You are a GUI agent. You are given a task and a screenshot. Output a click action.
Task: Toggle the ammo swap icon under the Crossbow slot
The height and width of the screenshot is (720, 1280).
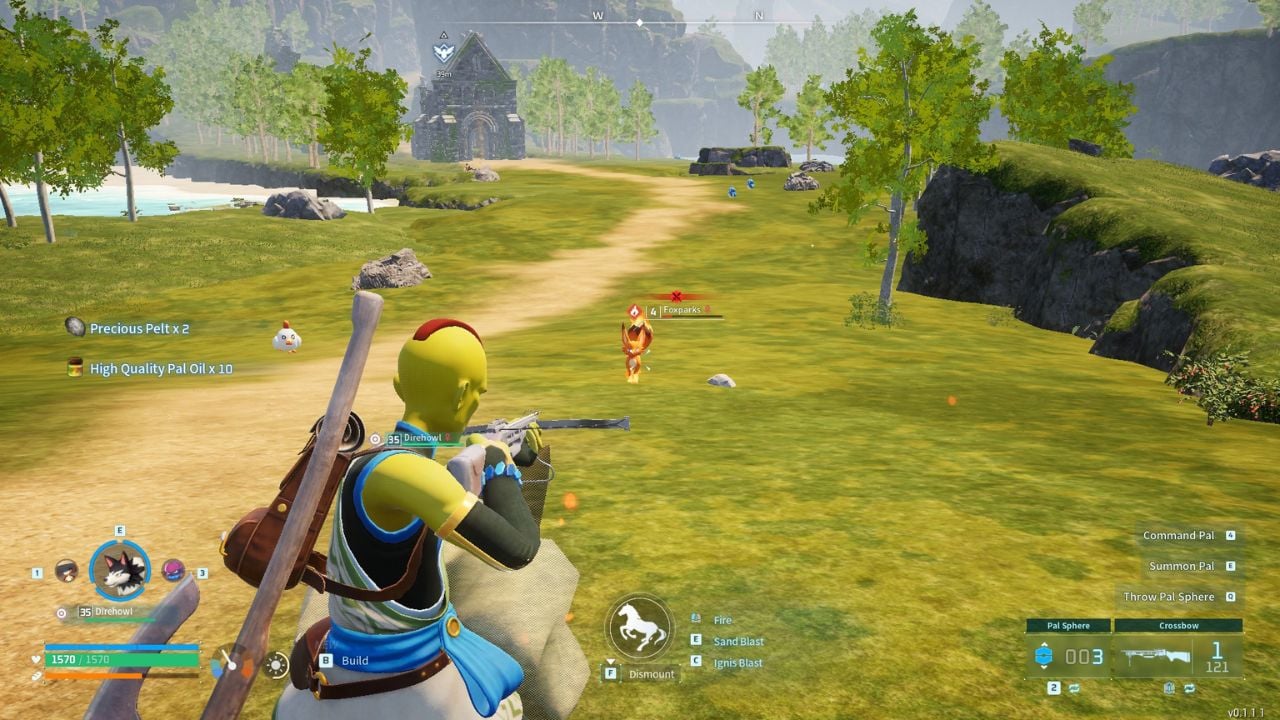pyautogui.click(x=1190, y=688)
